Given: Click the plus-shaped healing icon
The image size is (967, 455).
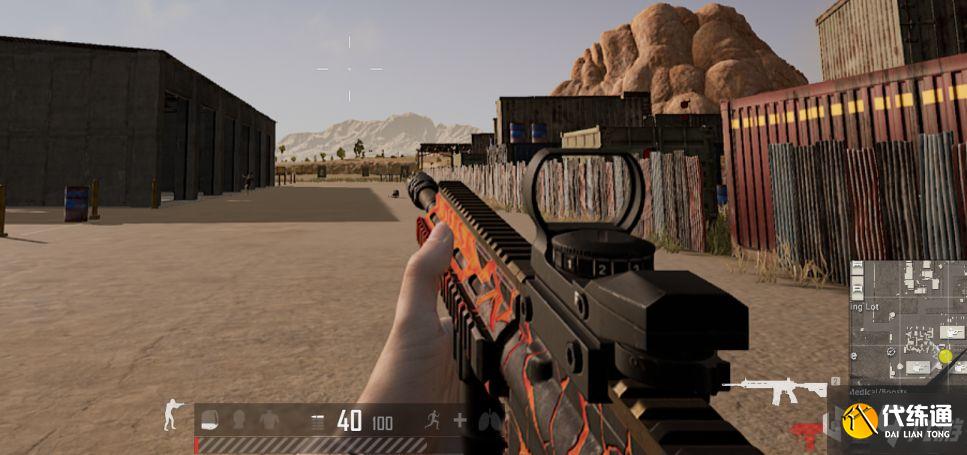Looking at the screenshot, I should coord(460,420).
